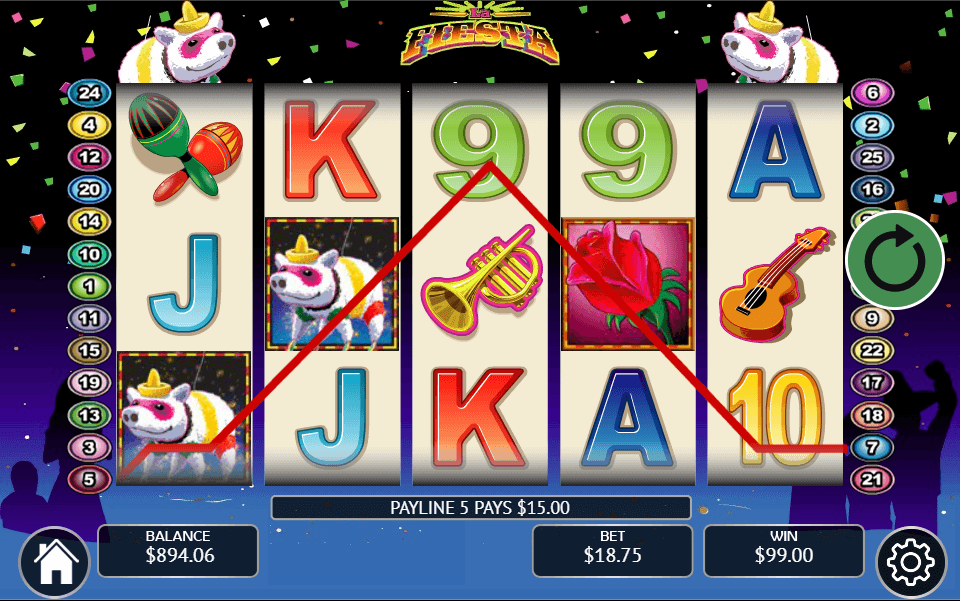Show payline 22

point(872,351)
